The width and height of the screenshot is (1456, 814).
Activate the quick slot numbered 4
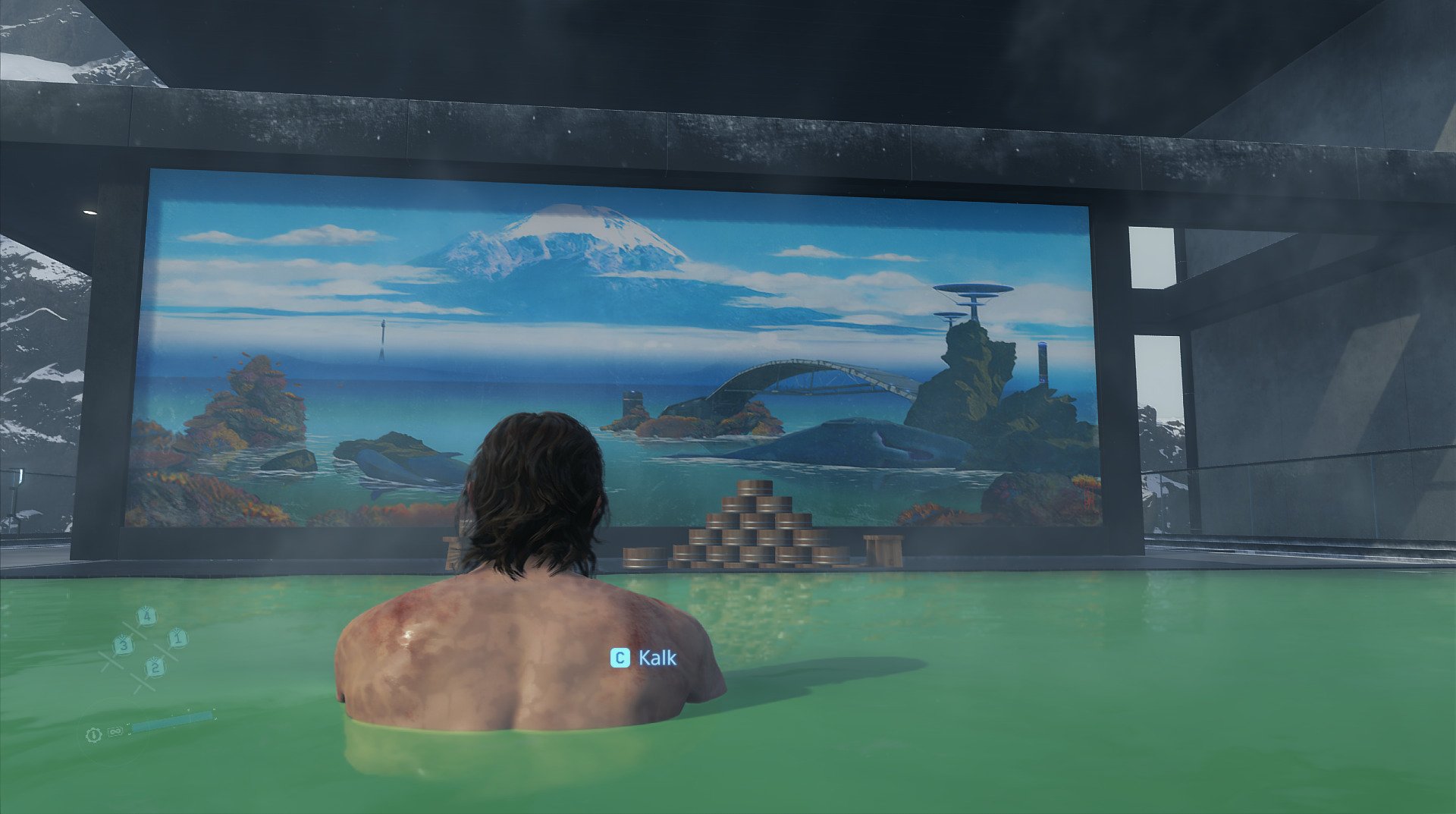click(146, 616)
